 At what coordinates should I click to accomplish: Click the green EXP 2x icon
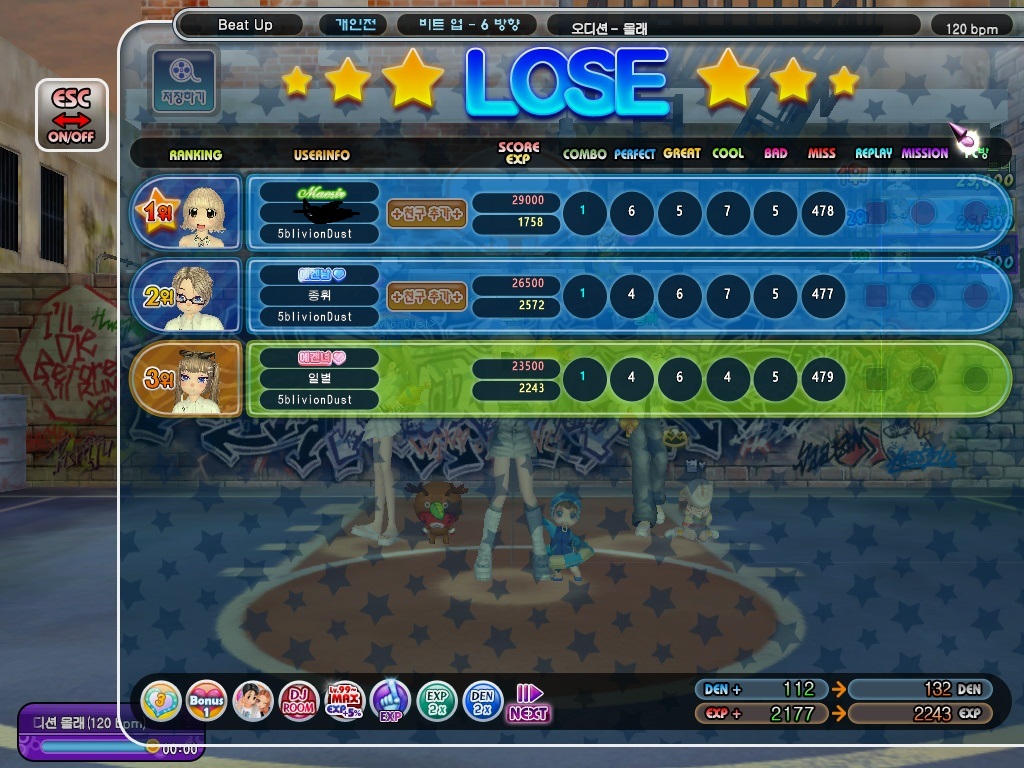[x=437, y=701]
